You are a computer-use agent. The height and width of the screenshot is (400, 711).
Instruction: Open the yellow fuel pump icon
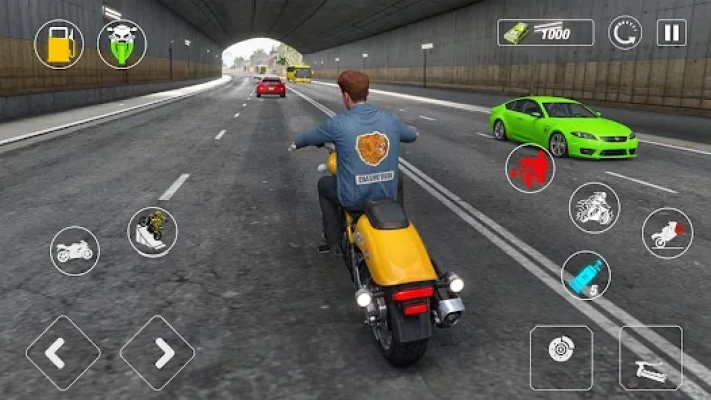(x=59, y=44)
